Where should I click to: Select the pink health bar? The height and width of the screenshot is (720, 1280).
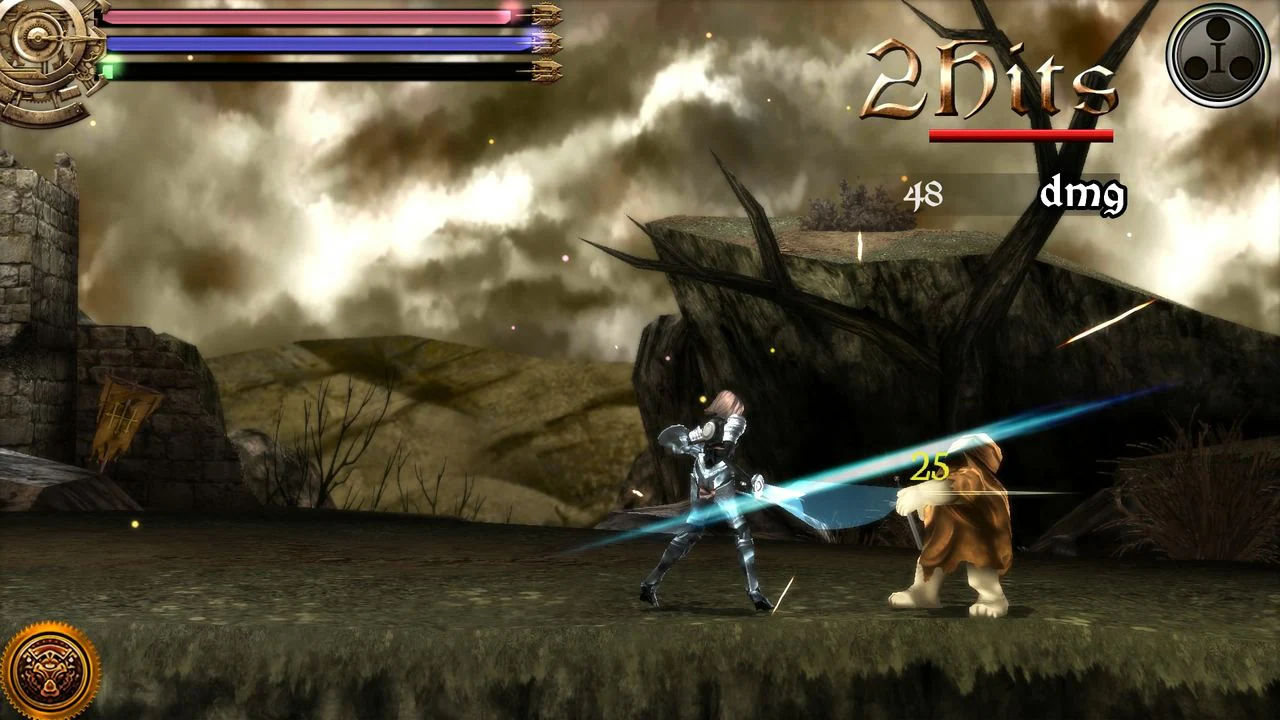tap(310, 17)
